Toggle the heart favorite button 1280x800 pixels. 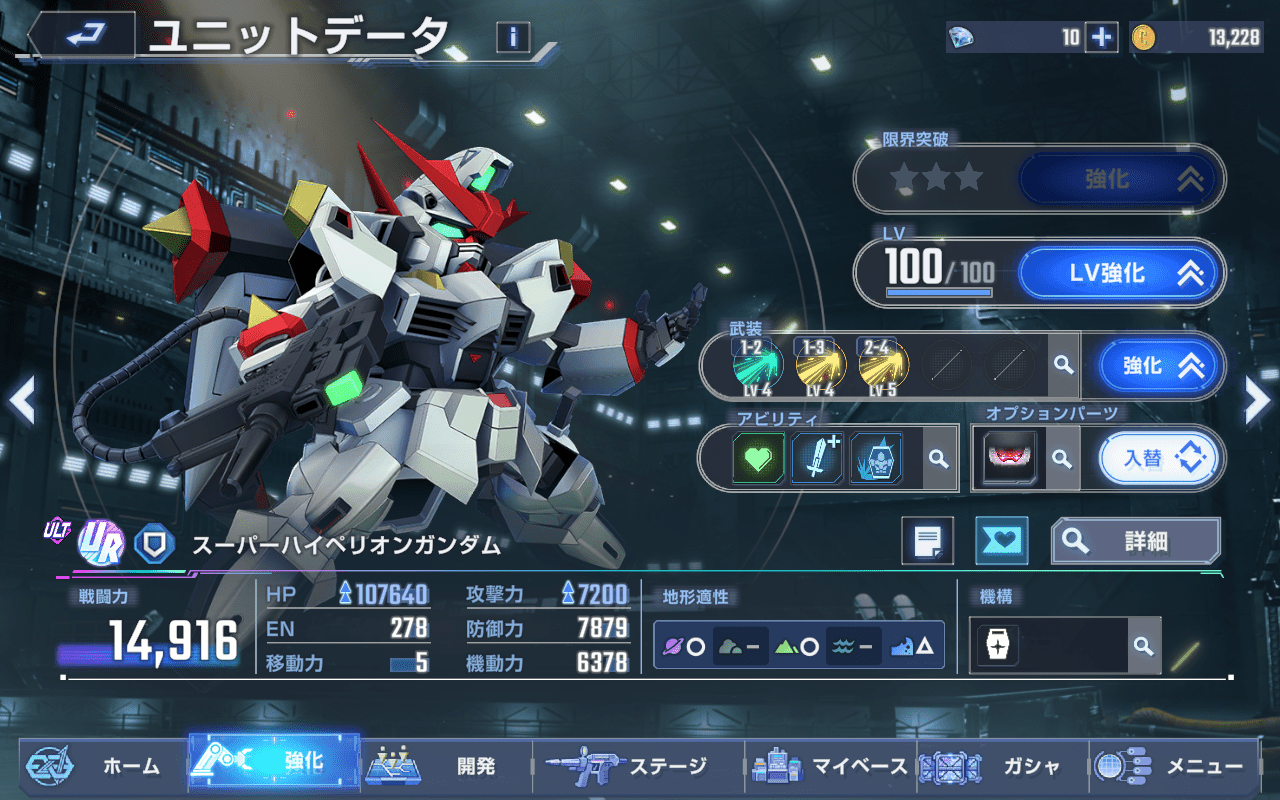pyautogui.click(x=1001, y=541)
